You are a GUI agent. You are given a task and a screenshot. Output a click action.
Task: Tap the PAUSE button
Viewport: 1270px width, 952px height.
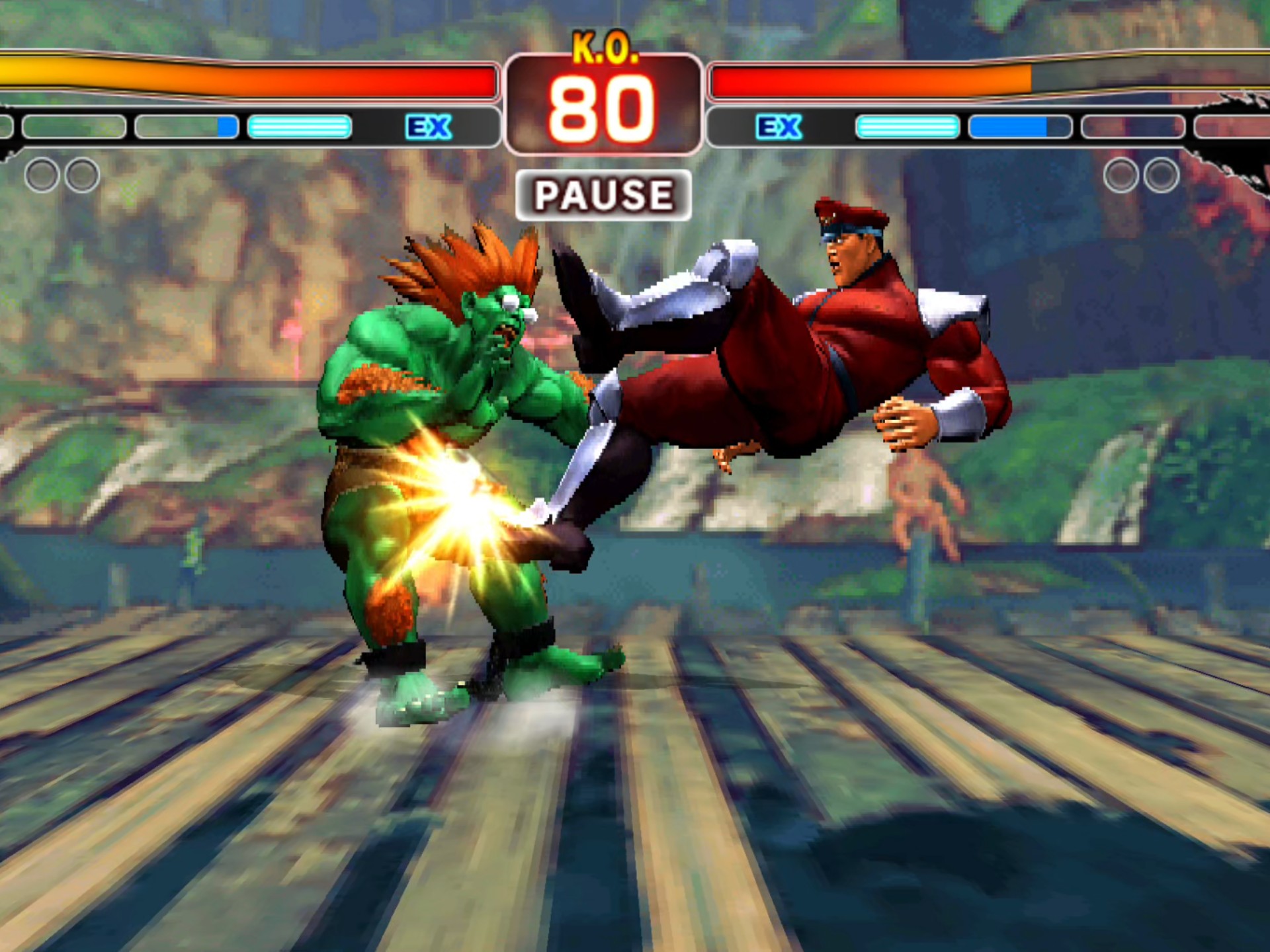tap(603, 195)
